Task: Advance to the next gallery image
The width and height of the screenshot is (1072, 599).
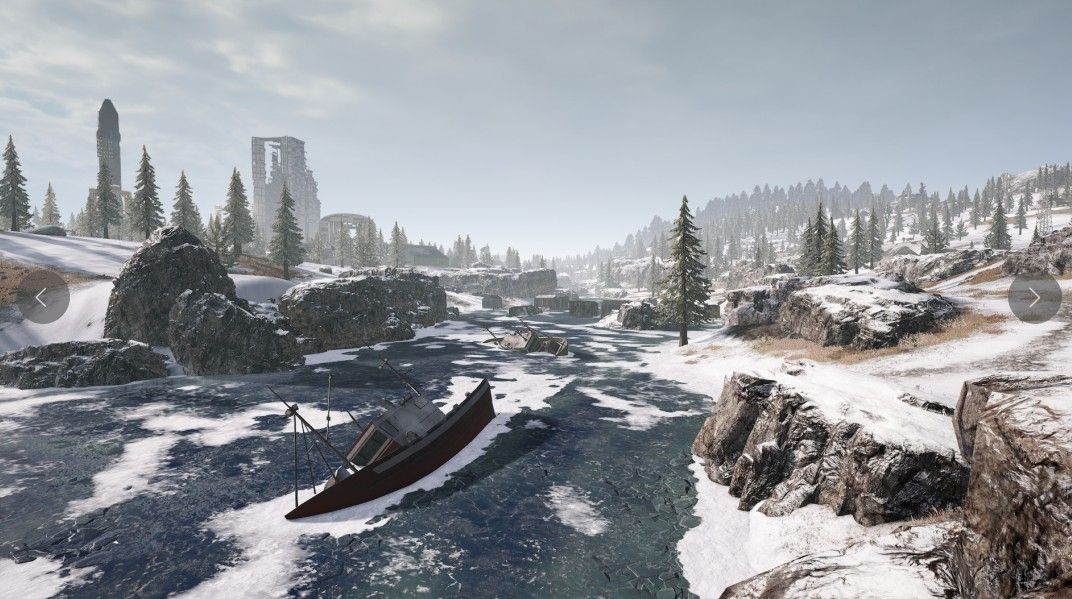Action: 1034,297
